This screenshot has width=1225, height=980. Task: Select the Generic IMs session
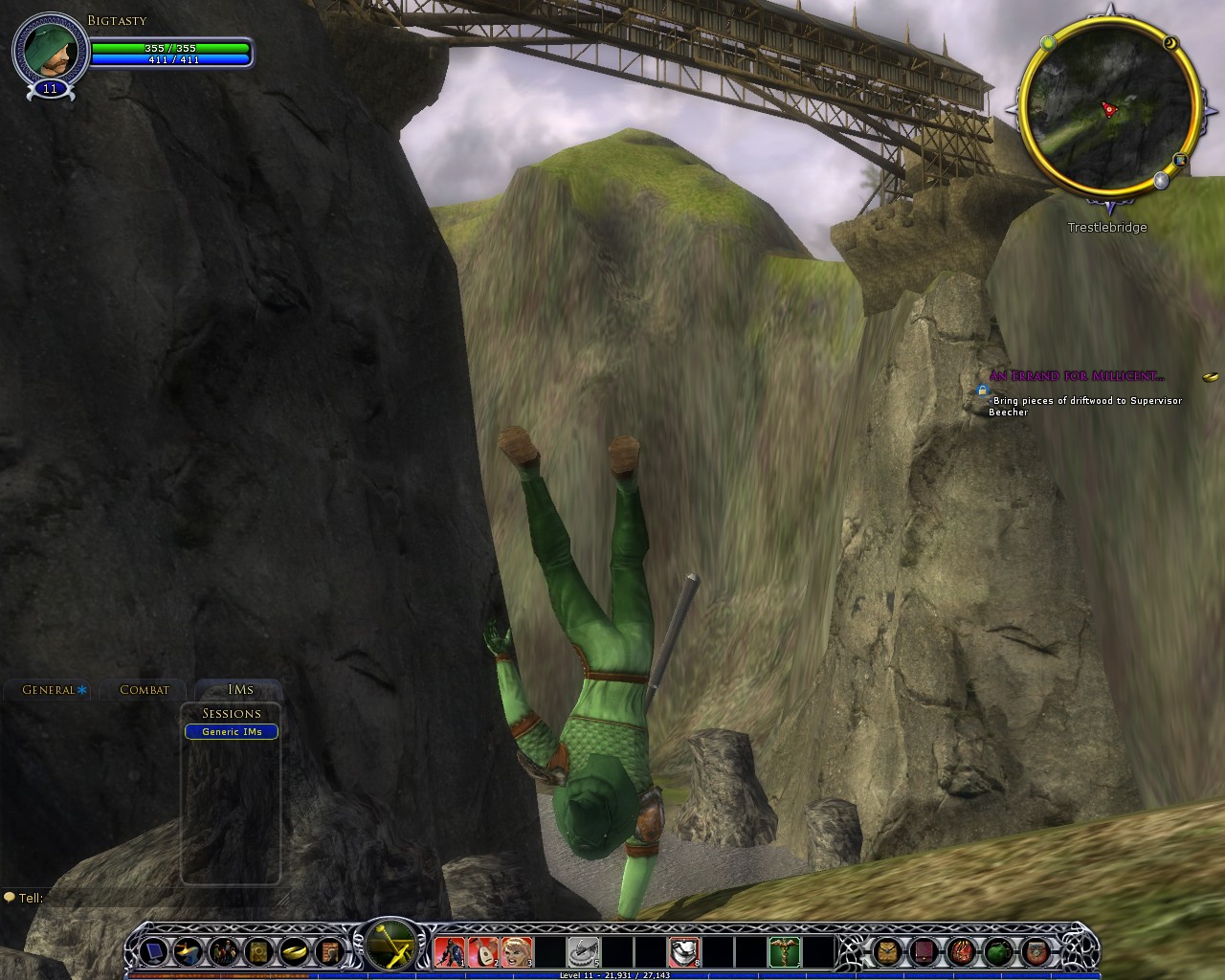(232, 732)
